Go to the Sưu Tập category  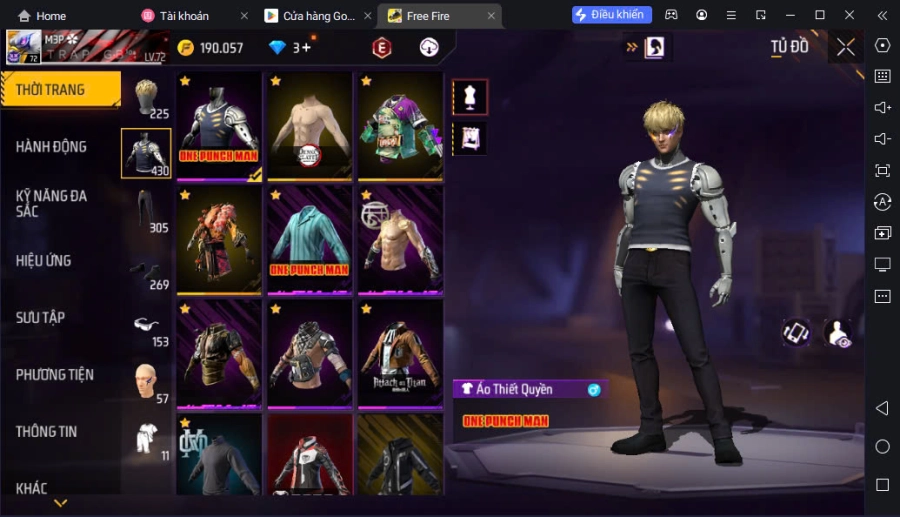pyautogui.click(x=41, y=318)
